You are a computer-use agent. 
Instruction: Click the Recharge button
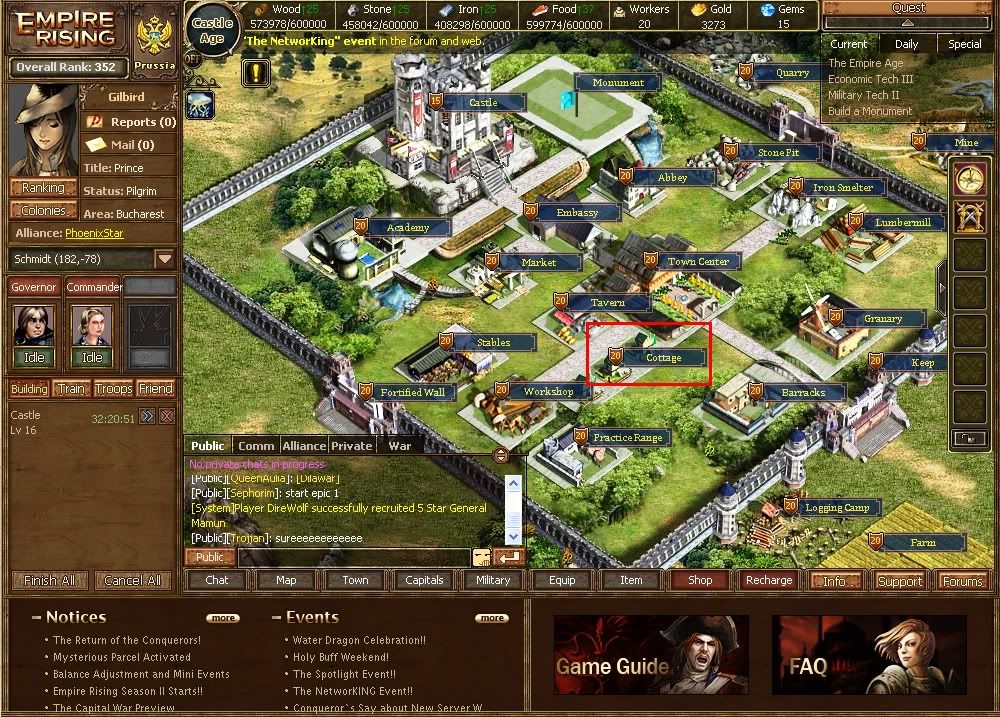pyautogui.click(x=769, y=580)
